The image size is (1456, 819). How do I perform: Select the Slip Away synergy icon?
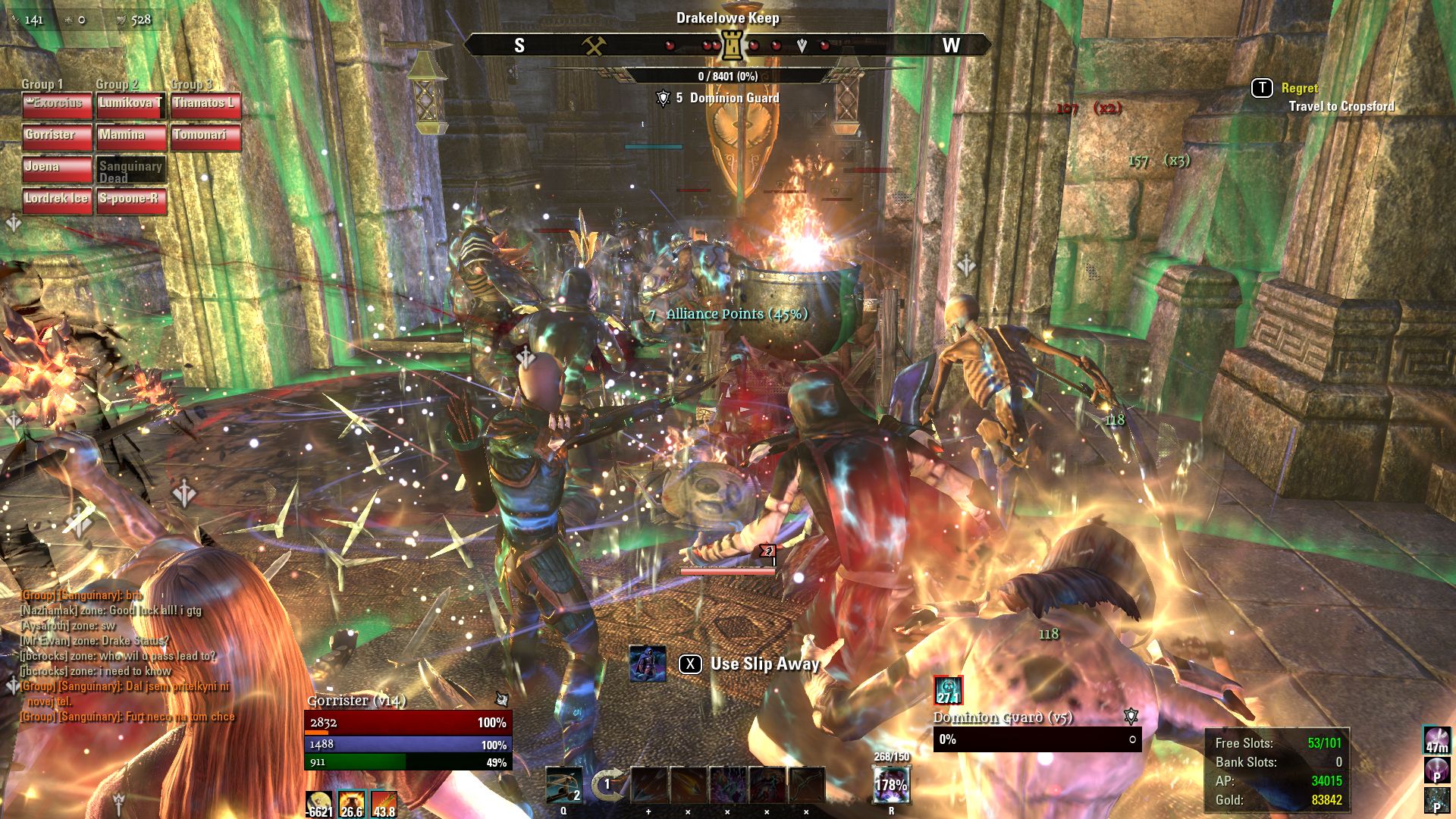coord(648,664)
